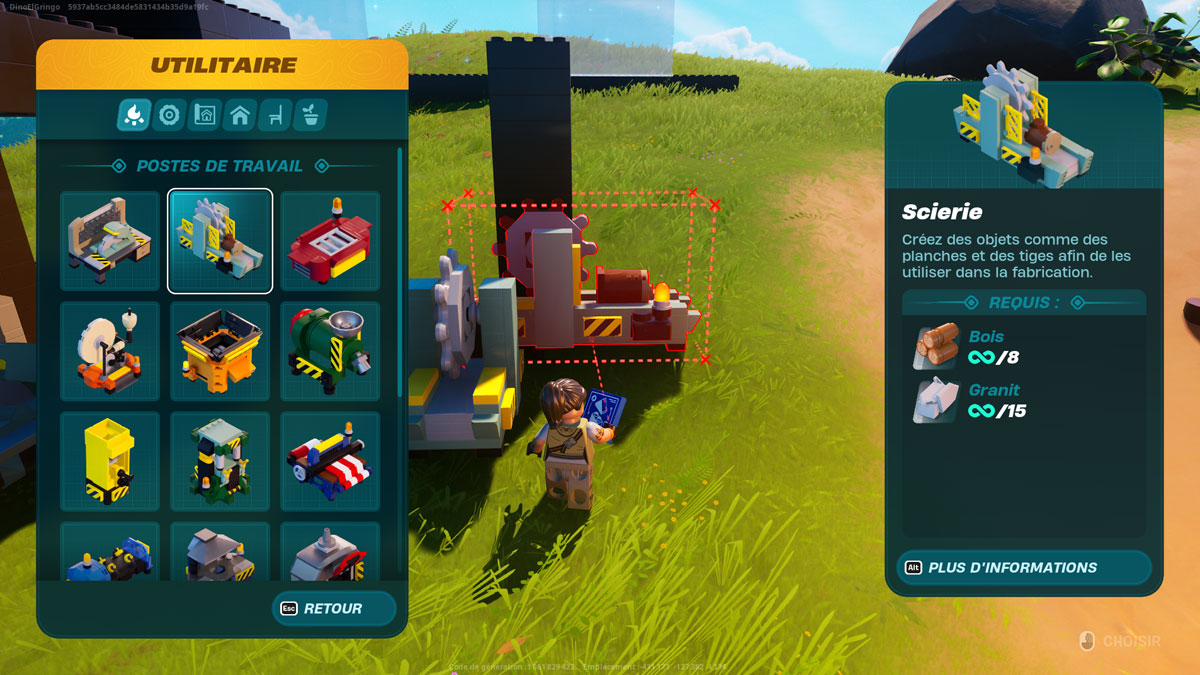Choose the crafting bench workstation

110,241
